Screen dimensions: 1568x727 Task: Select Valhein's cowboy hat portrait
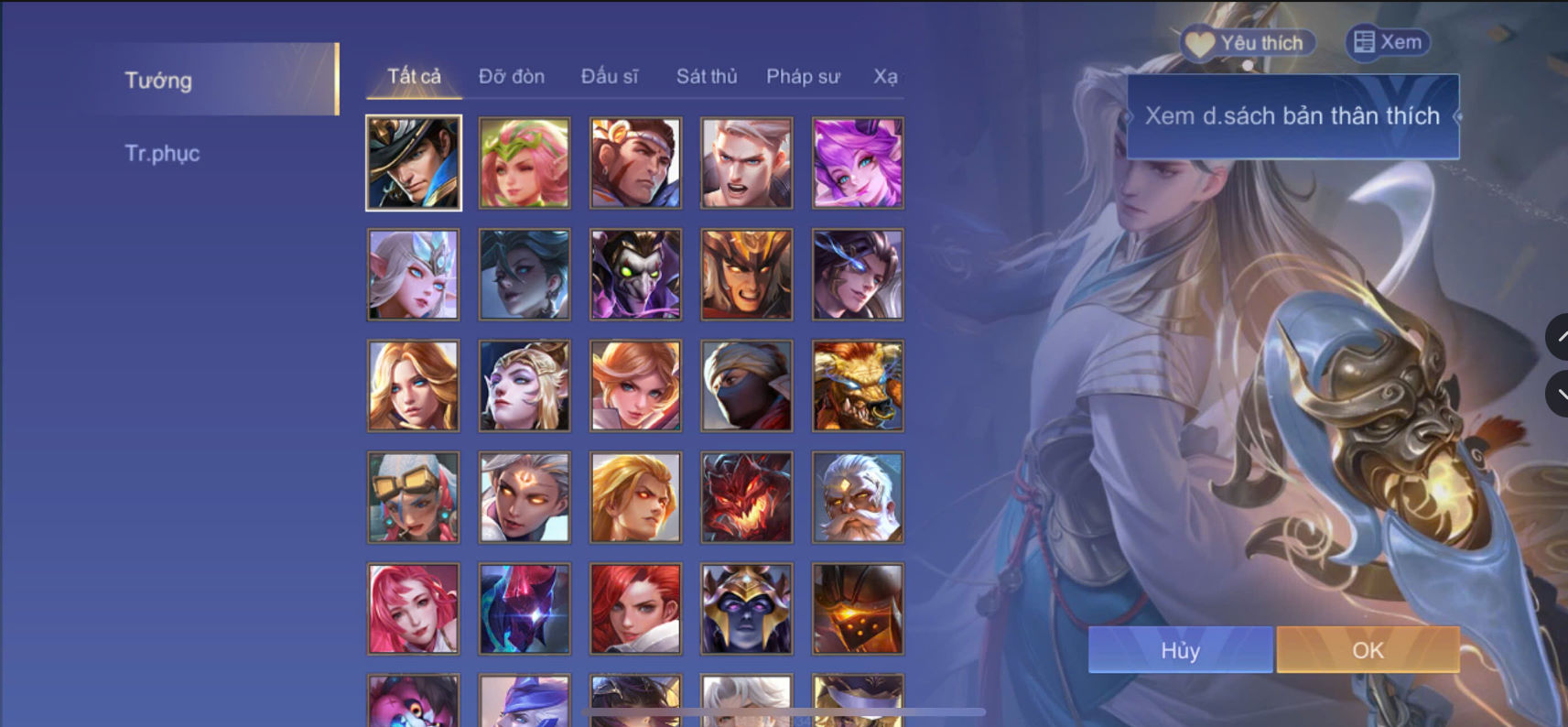[413, 161]
